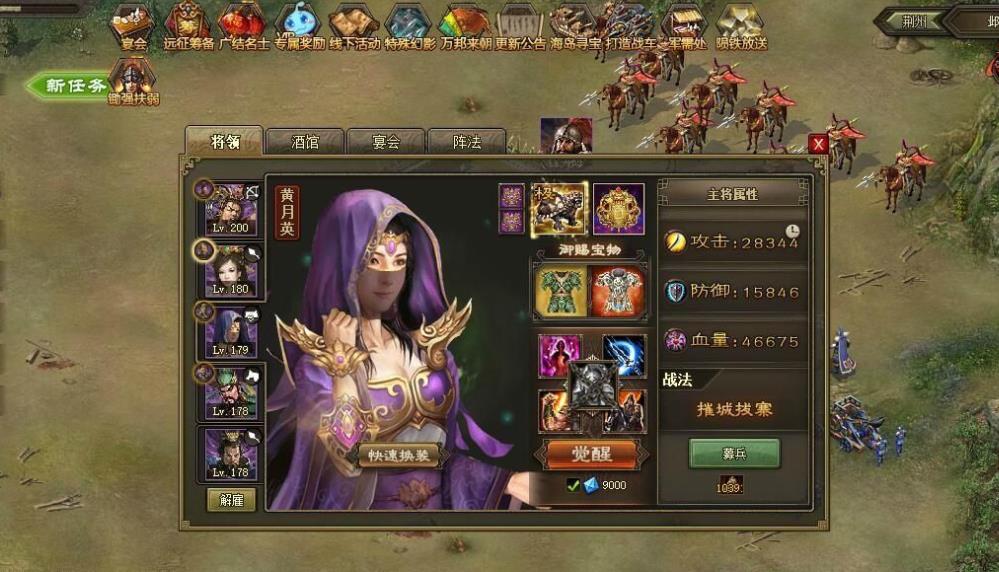Image resolution: width=999 pixels, height=572 pixels.
Task: Switch to the 酒馆 tavern tab
Action: coord(304,142)
